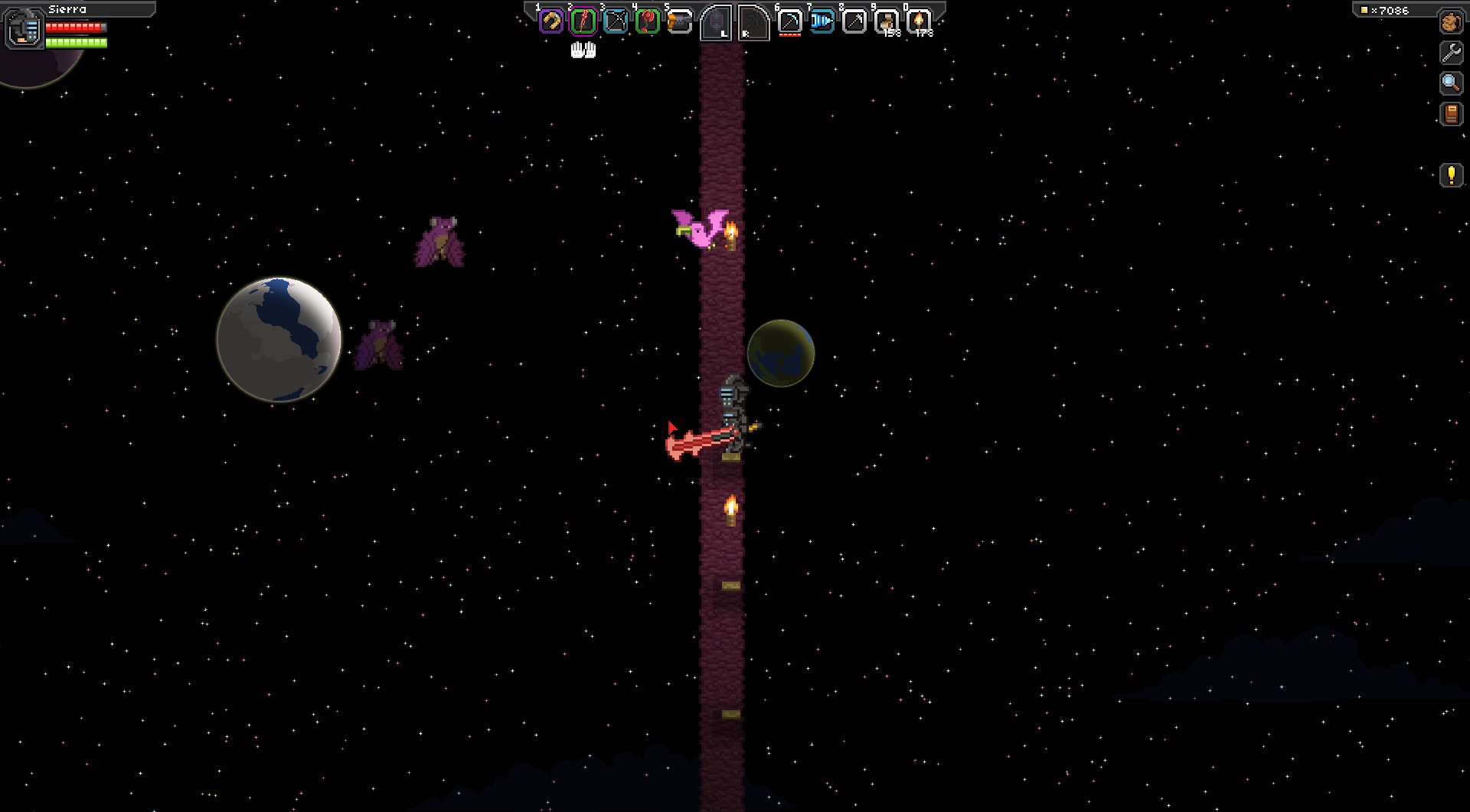Open the brown codex book
This screenshot has width=1470, height=812.
click(1451, 114)
